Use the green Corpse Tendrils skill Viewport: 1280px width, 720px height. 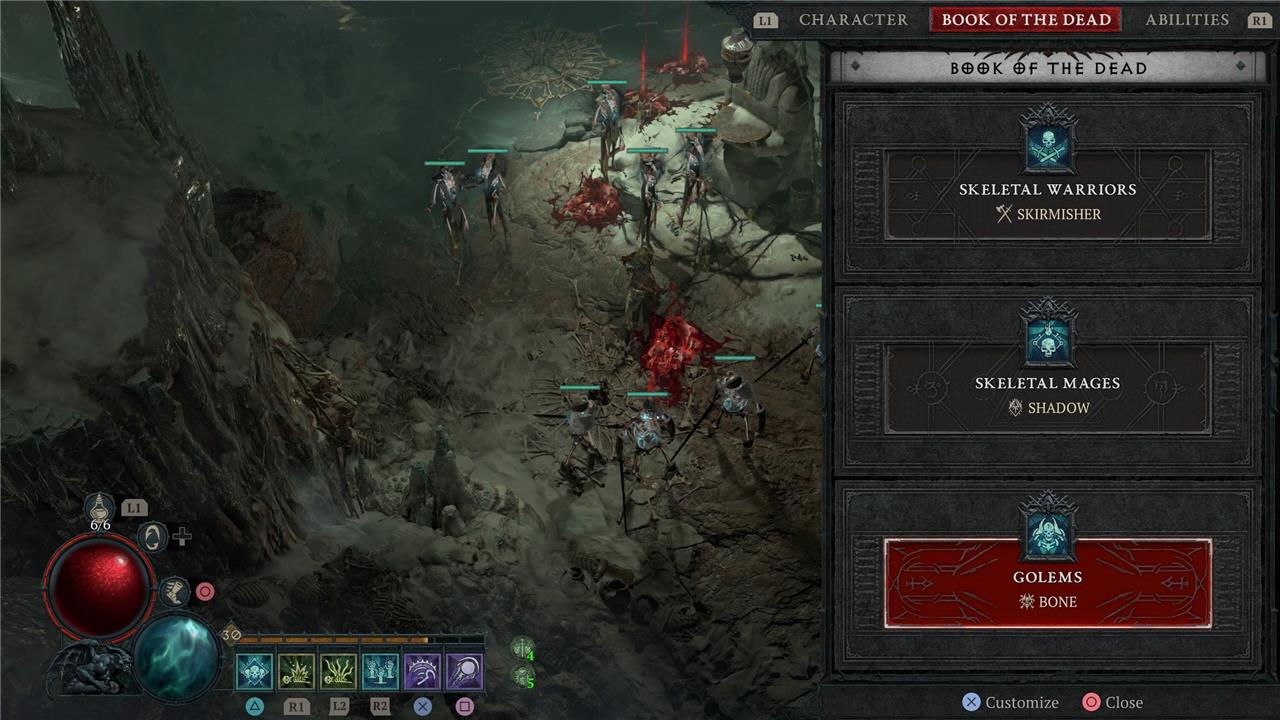click(x=338, y=672)
